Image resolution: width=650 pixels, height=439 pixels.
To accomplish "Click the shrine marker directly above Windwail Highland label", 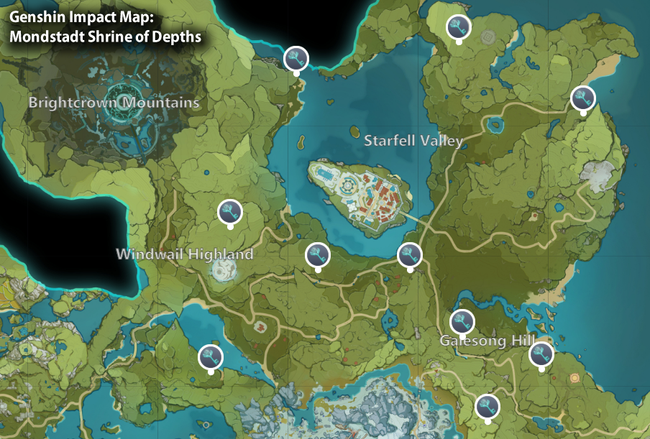I will coord(229,211).
